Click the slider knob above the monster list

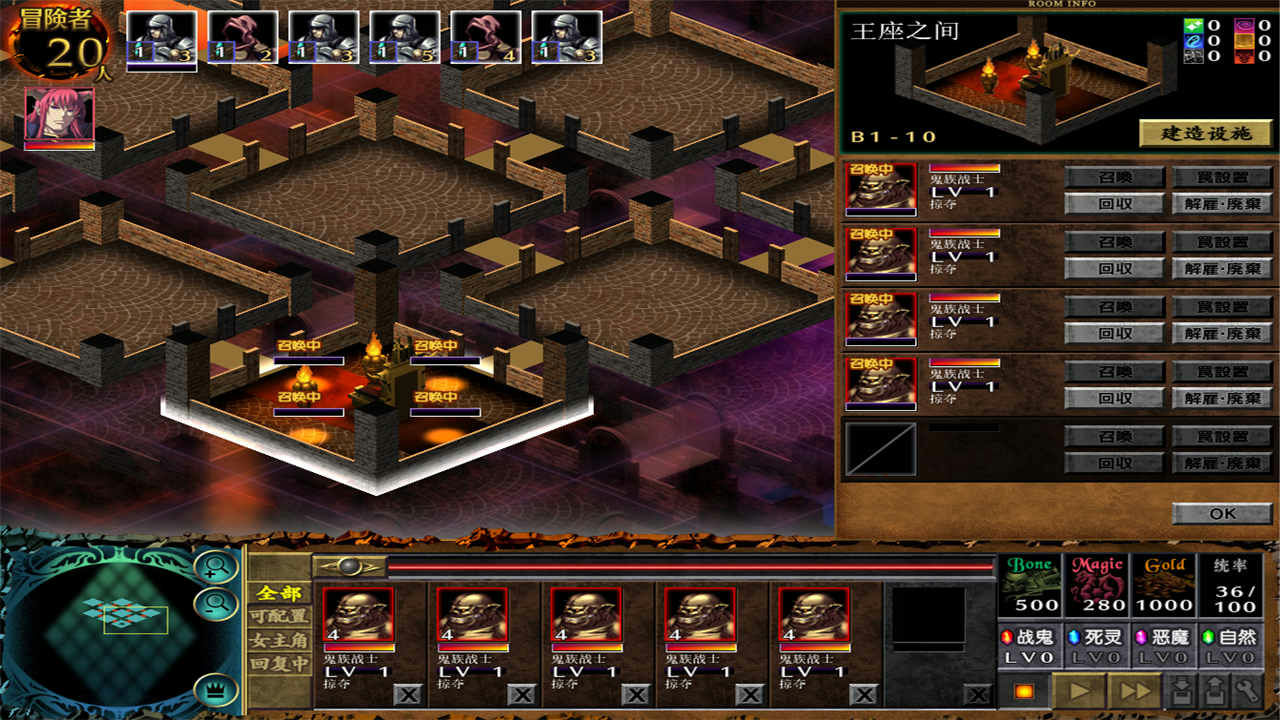click(x=349, y=566)
